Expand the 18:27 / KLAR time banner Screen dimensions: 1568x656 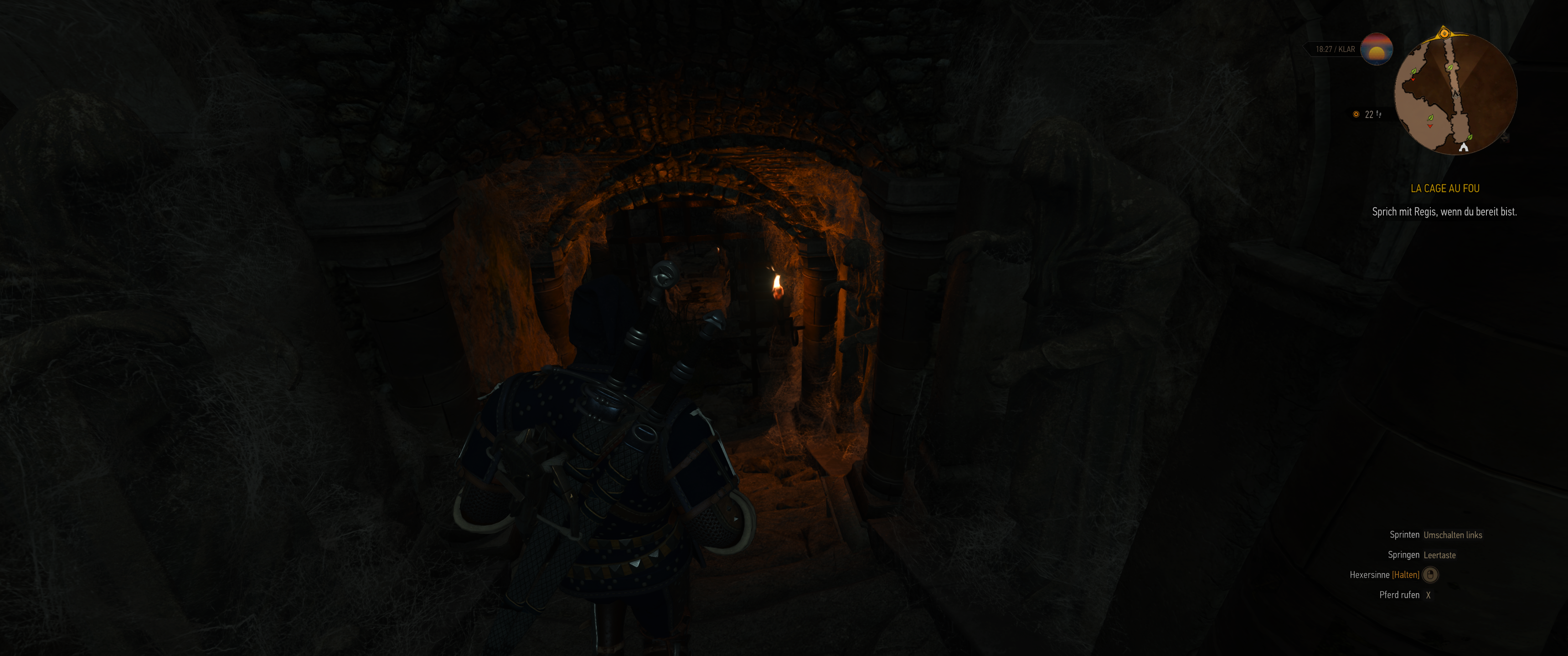tap(1336, 49)
